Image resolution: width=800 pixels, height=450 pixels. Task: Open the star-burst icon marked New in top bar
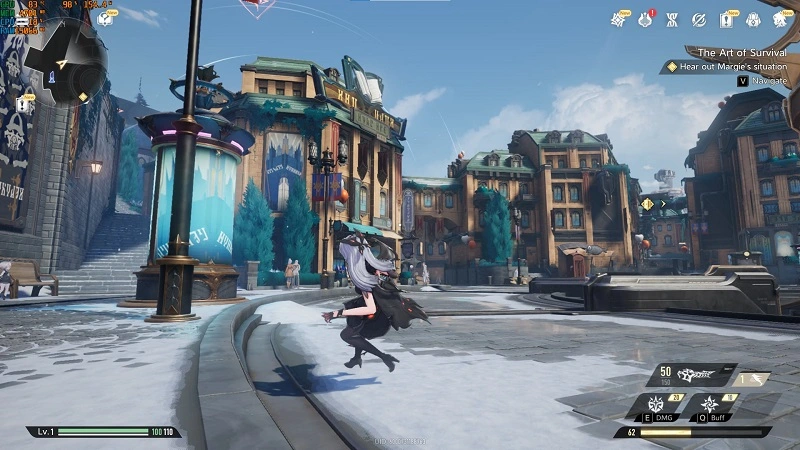(x=619, y=19)
